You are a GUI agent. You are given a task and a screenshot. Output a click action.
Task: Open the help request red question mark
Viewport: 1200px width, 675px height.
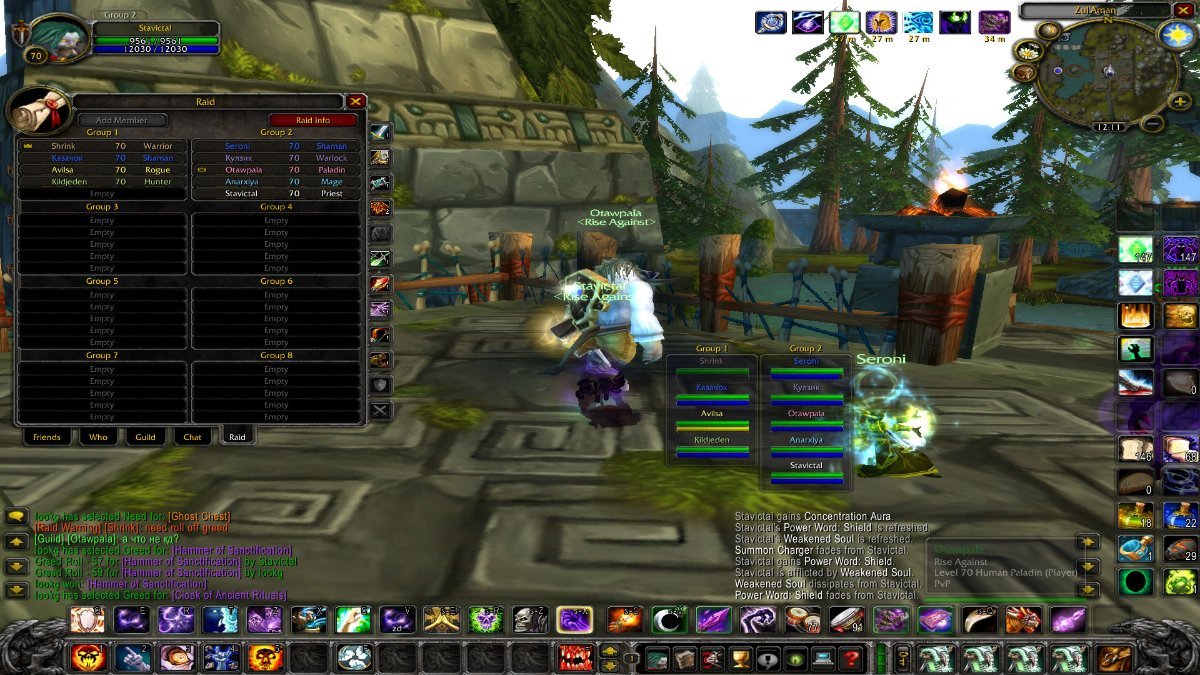[x=851, y=658]
